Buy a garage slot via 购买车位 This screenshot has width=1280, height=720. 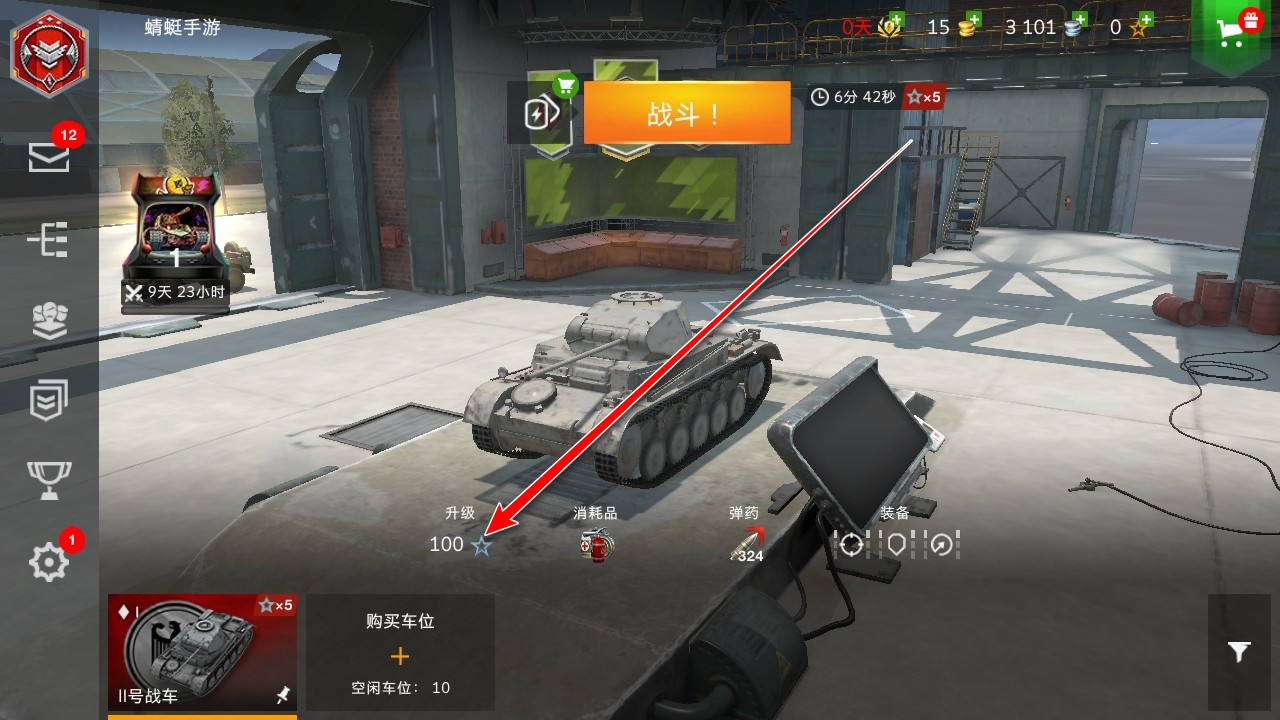tap(400, 652)
